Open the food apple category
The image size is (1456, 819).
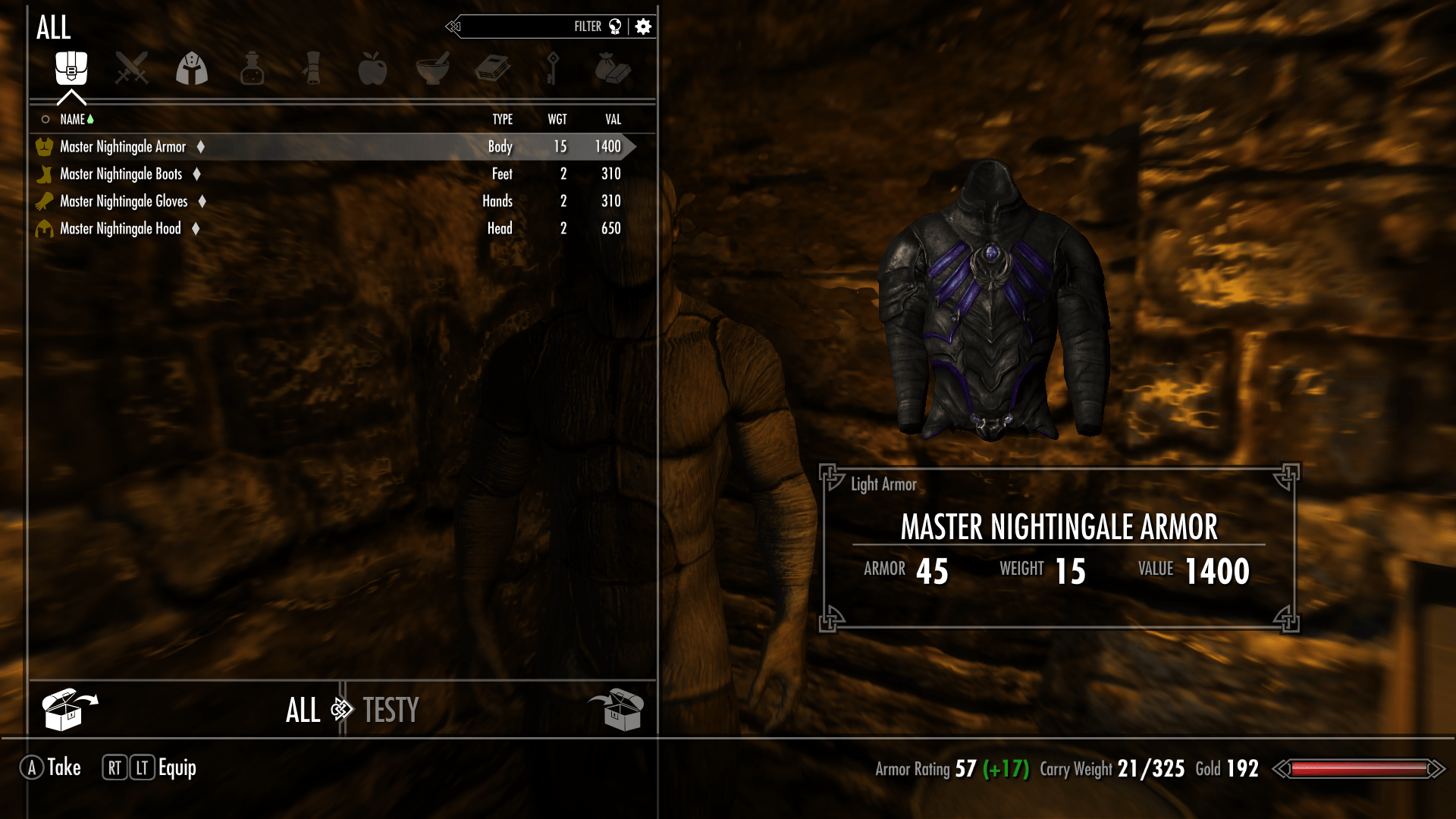[x=372, y=69]
